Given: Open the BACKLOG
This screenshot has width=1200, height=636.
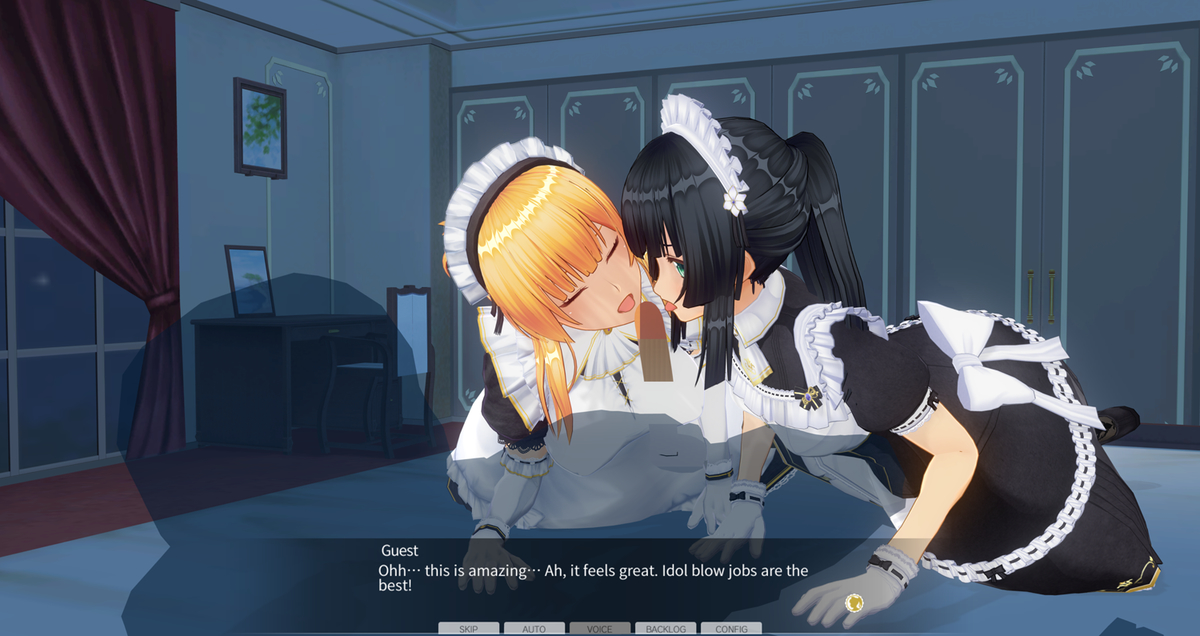Looking at the screenshot, I should (x=665, y=629).
